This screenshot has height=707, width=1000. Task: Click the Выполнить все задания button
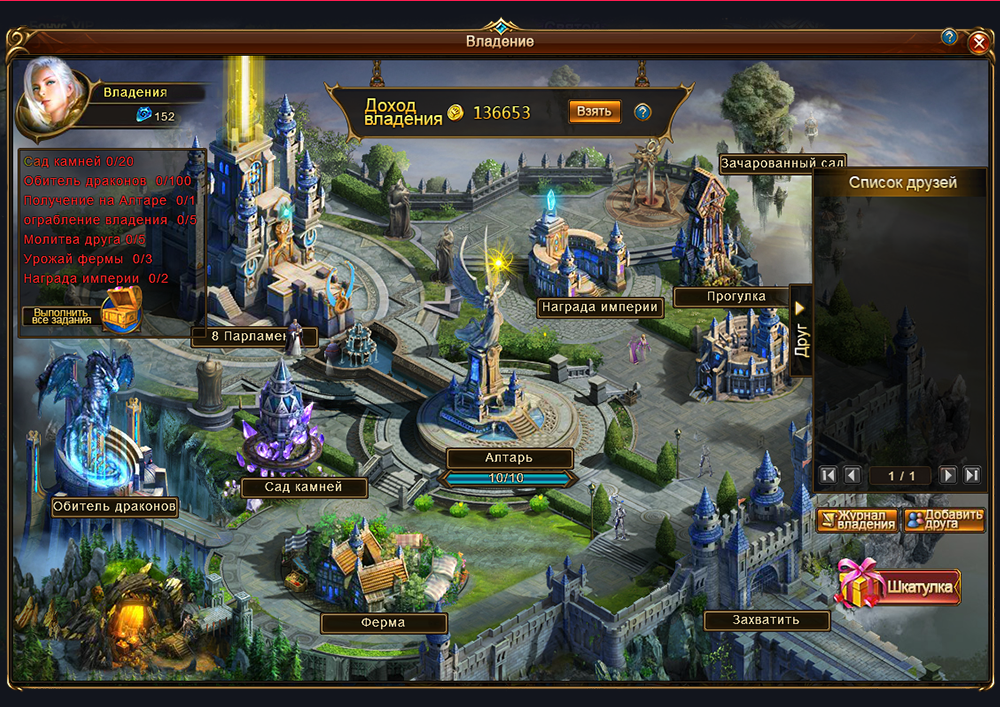(60, 316)
